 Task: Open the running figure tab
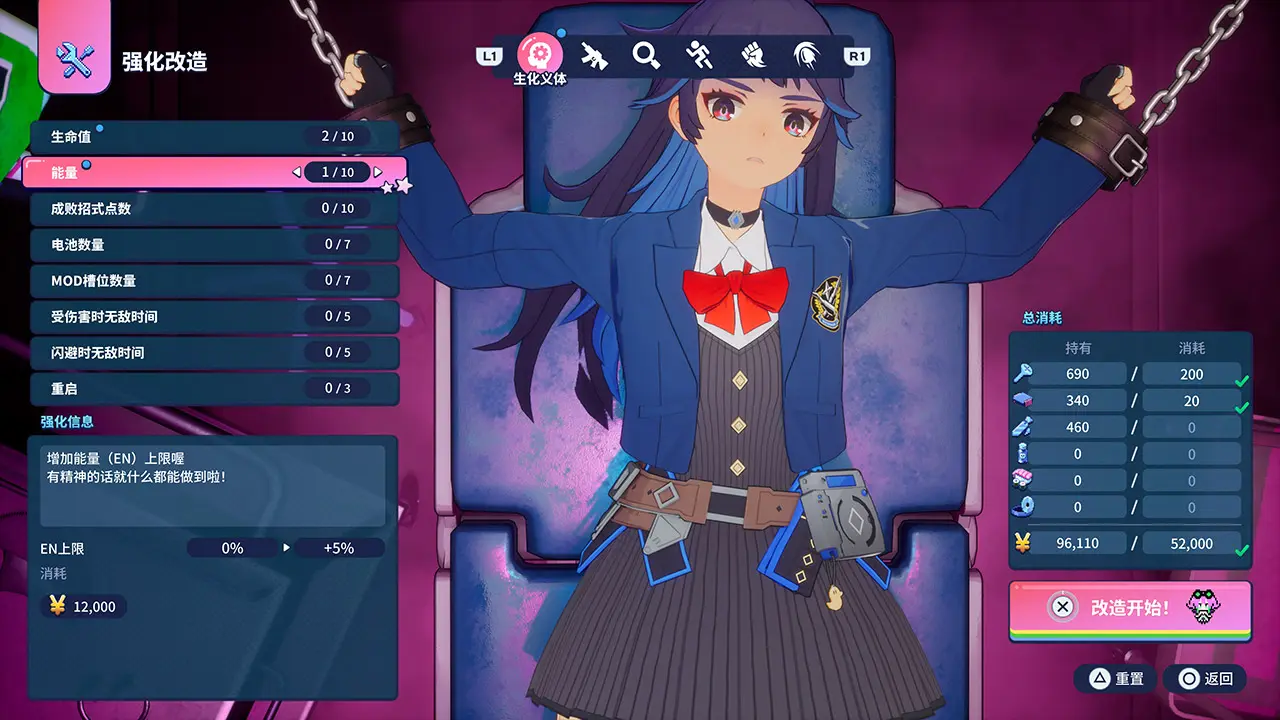[x=700, y=55]
